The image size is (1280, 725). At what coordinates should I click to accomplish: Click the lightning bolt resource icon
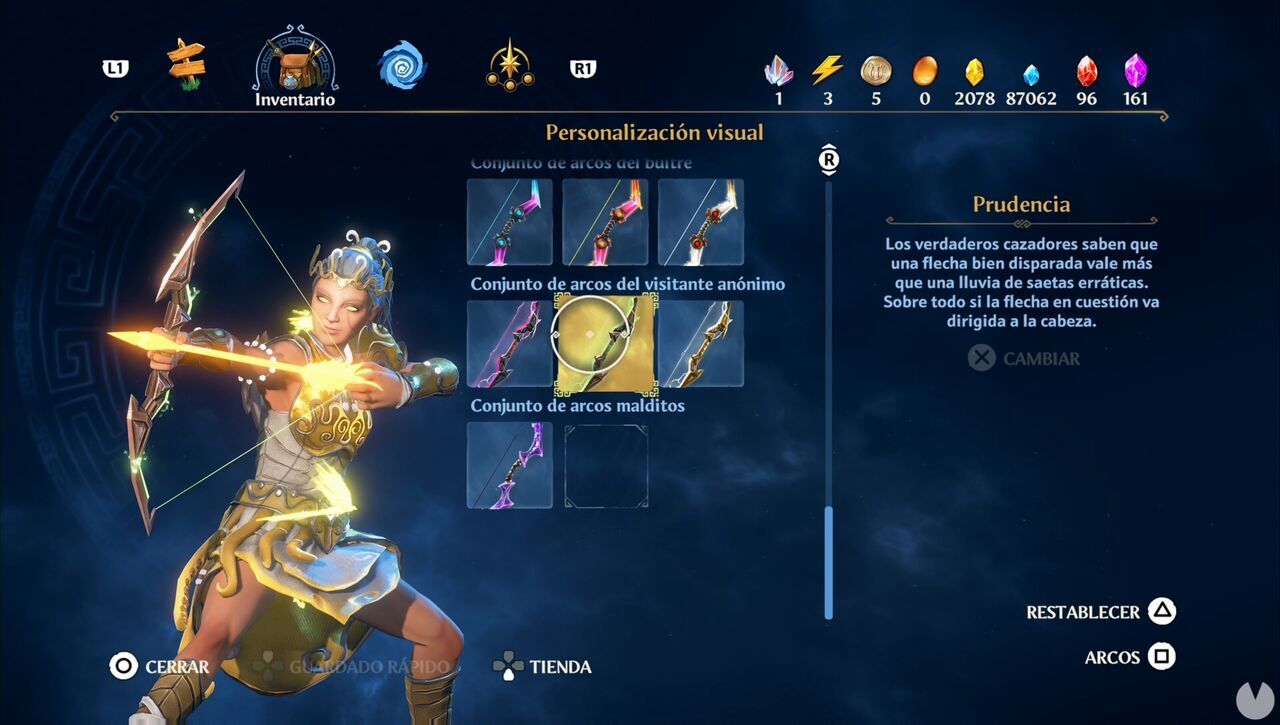(x=826, y=70)
